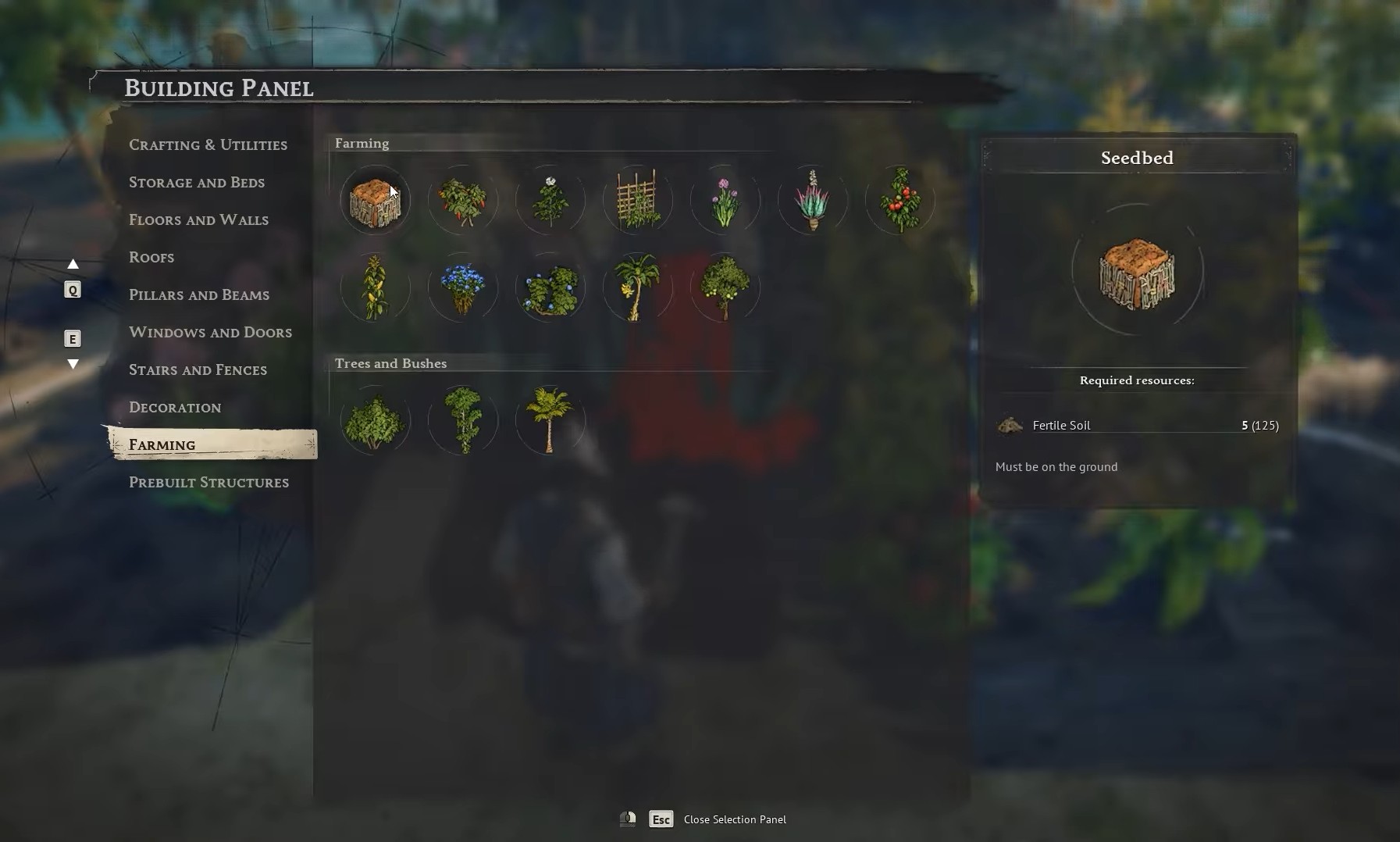Screen dimensions: 1400x842
Task: Switch to Pillars and Beams
Action: coord(199,294)
